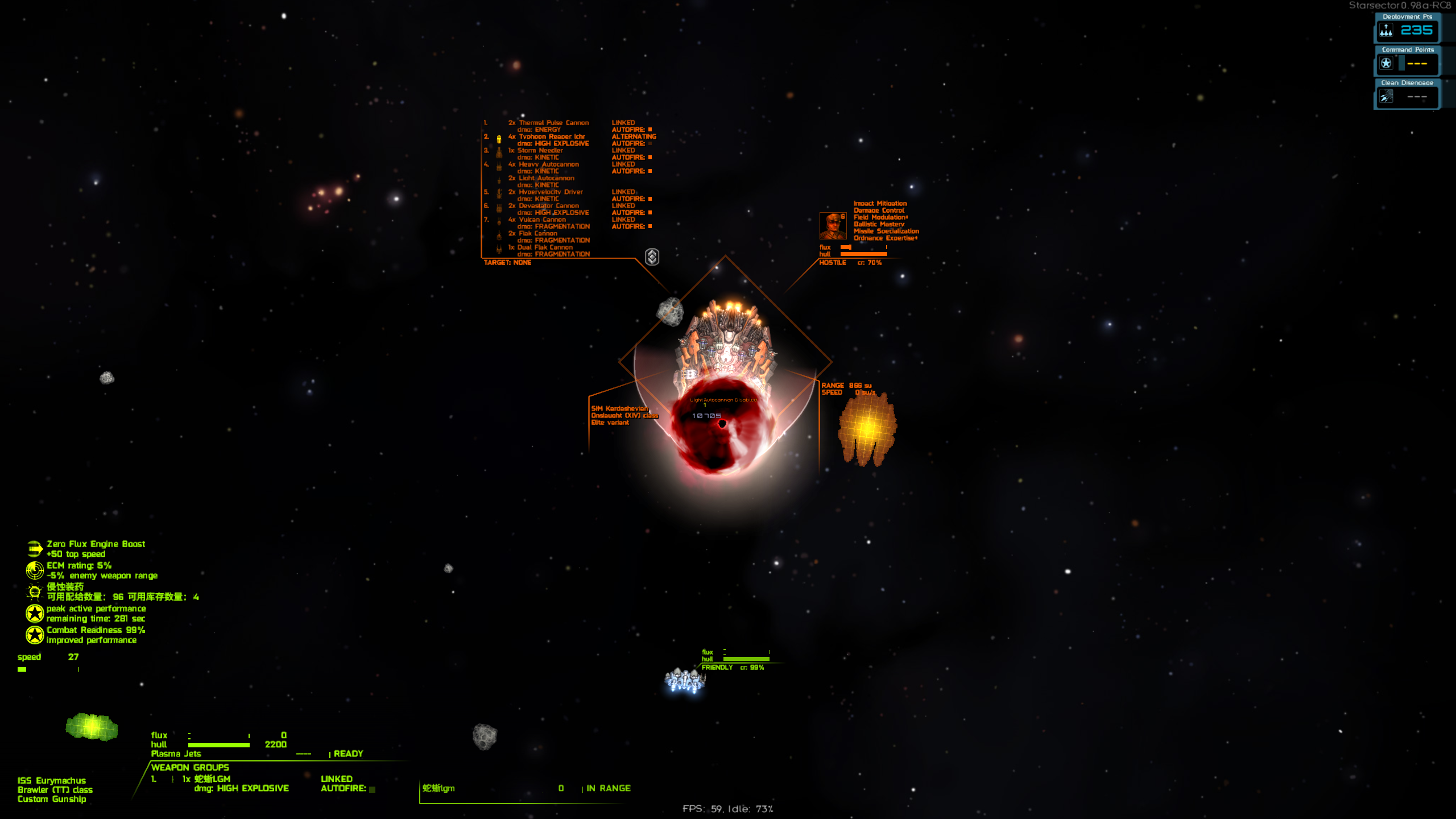1456x819 pixels.
Task: Switch Tvohoon Reaper group from ALTERNATING mode
Action: click(634, 136)
